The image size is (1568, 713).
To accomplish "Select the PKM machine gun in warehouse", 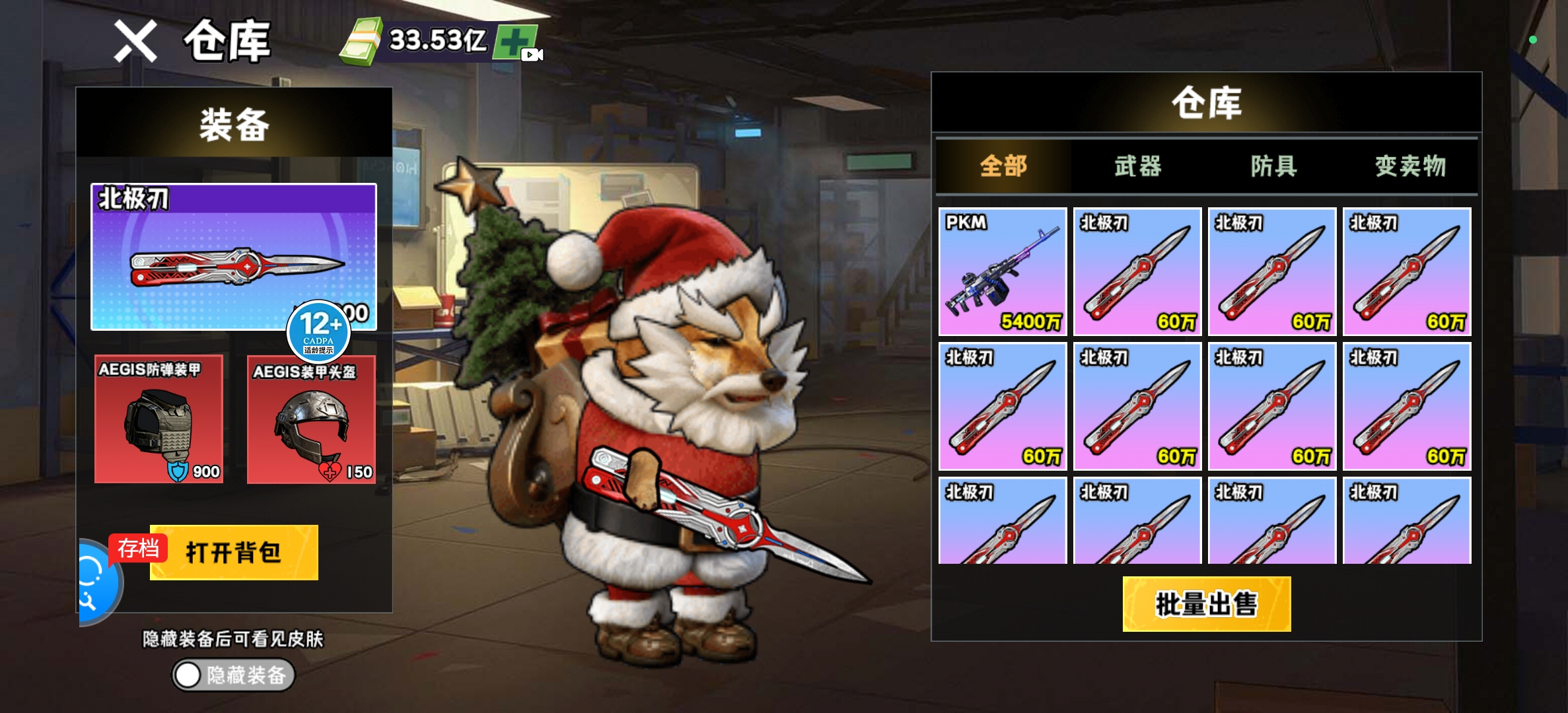I will coord(1003,271).
